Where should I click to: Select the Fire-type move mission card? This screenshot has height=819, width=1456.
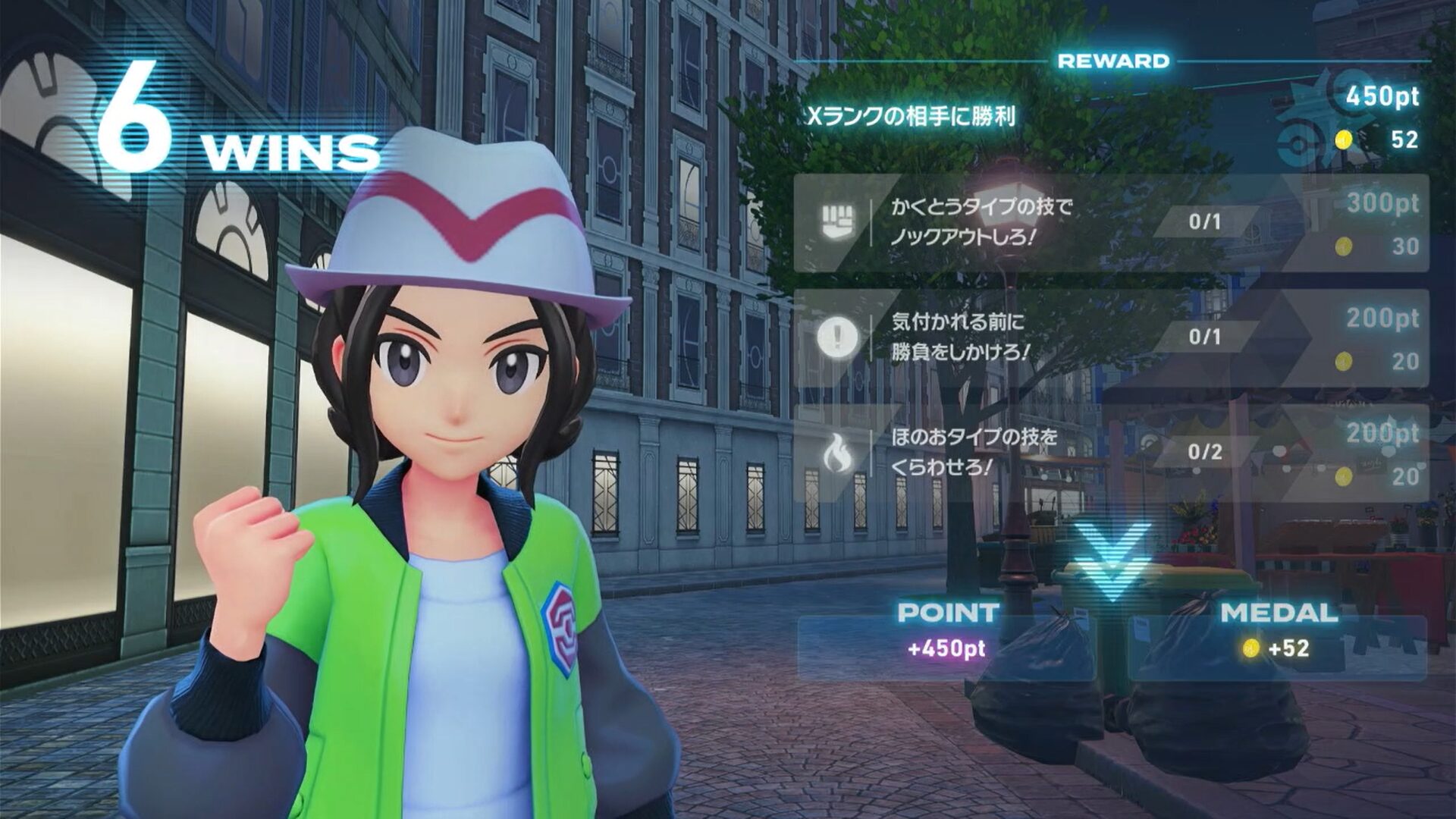click(1111, 453)
